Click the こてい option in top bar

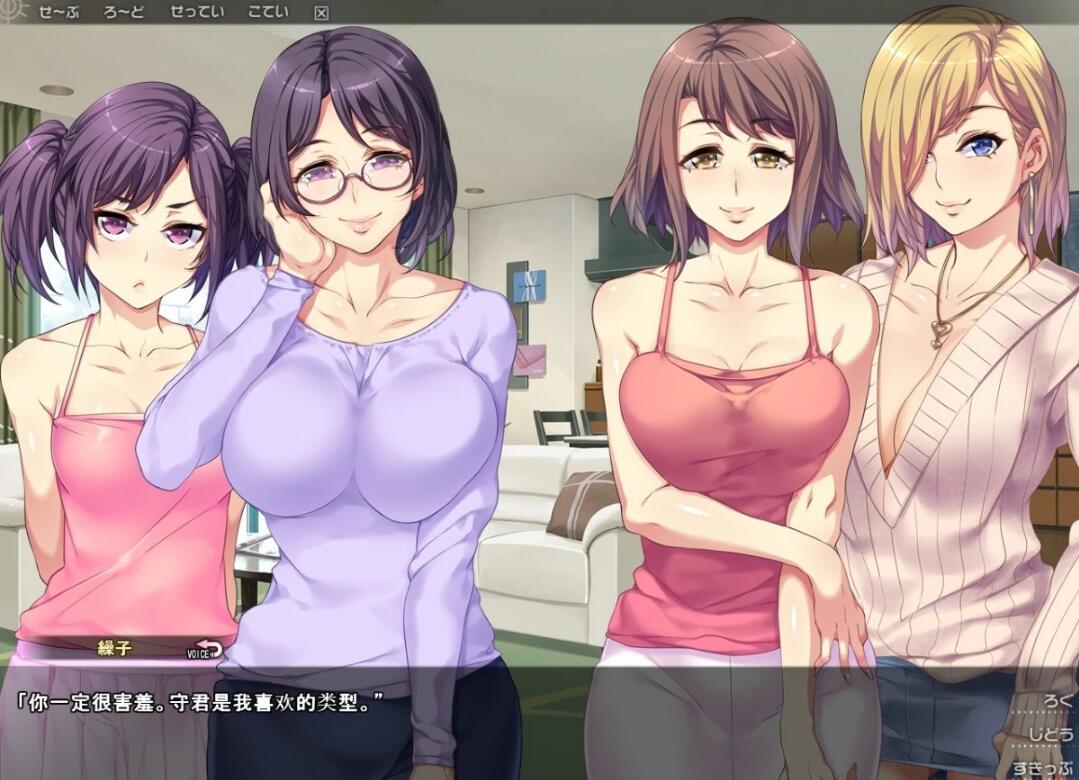pyautogui.click(x=267, y=12)
